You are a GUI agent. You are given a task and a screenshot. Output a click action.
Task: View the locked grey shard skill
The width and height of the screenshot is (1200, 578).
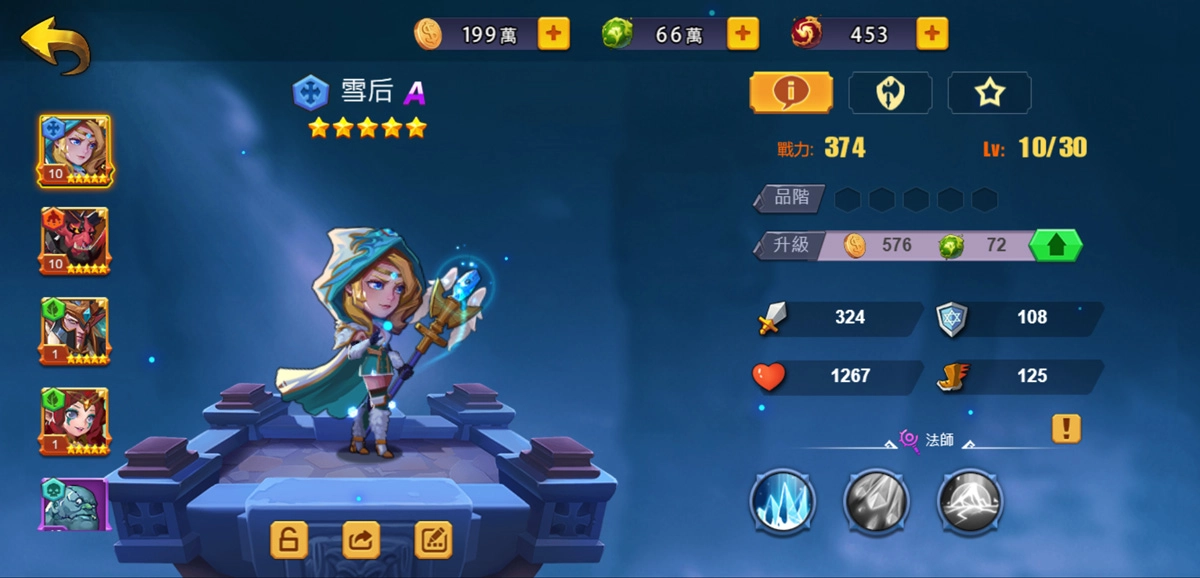pyautogui.click(x=876, y=501)
